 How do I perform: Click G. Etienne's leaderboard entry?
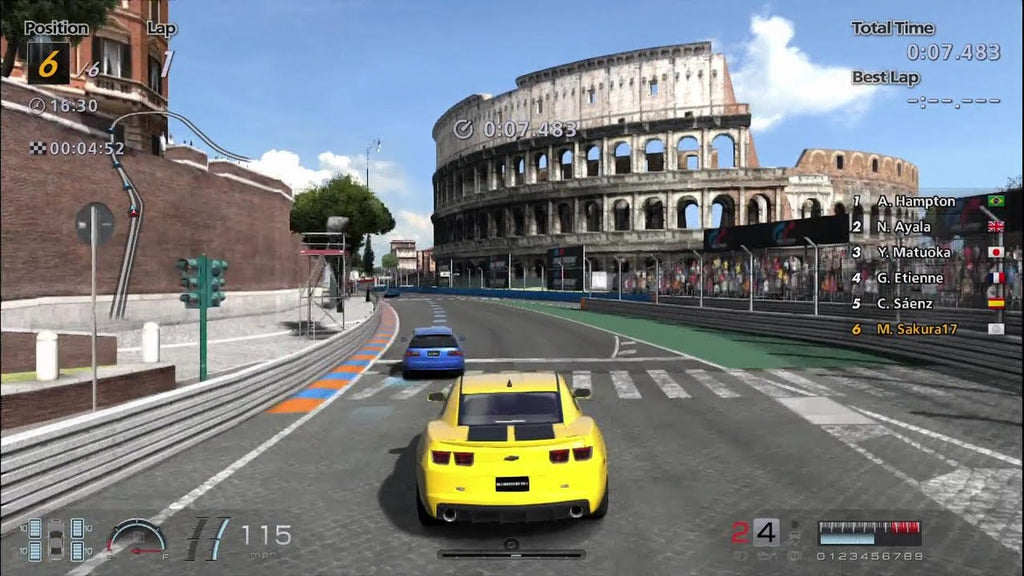pos(910,278)
